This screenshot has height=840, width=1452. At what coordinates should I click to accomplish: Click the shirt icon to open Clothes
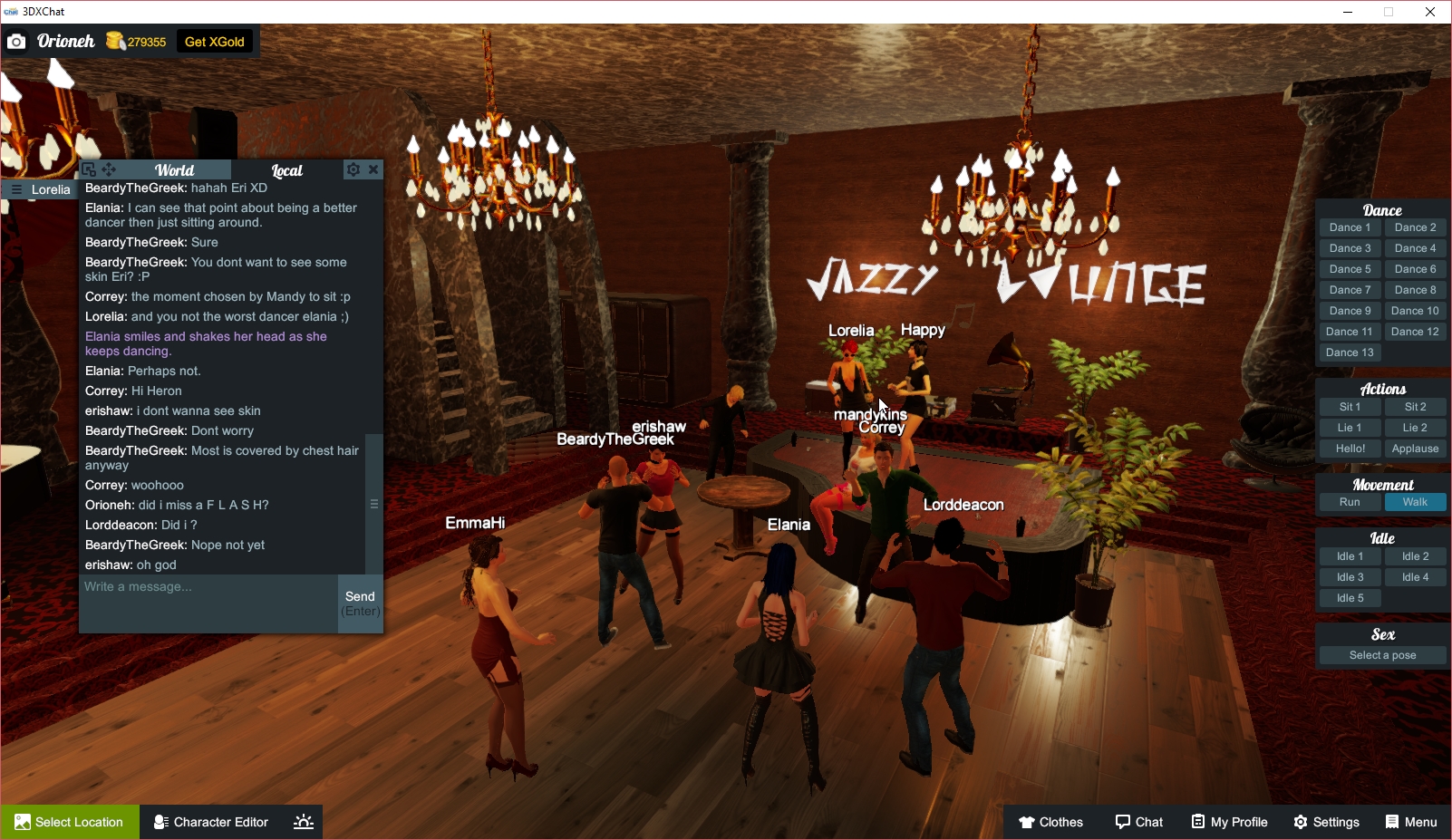click(1026, 822)
